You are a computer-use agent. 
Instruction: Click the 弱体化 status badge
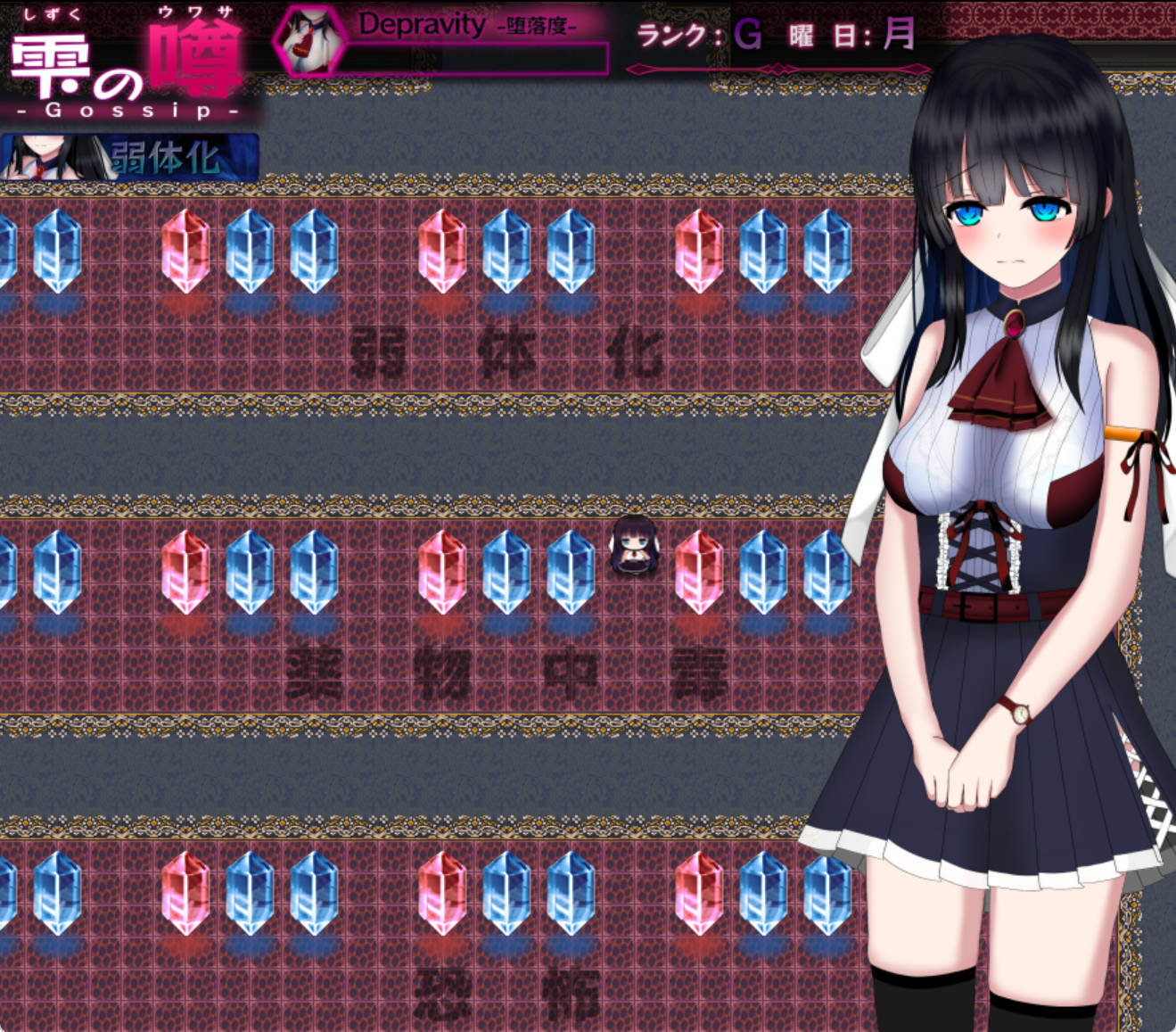tap(130, 158)
